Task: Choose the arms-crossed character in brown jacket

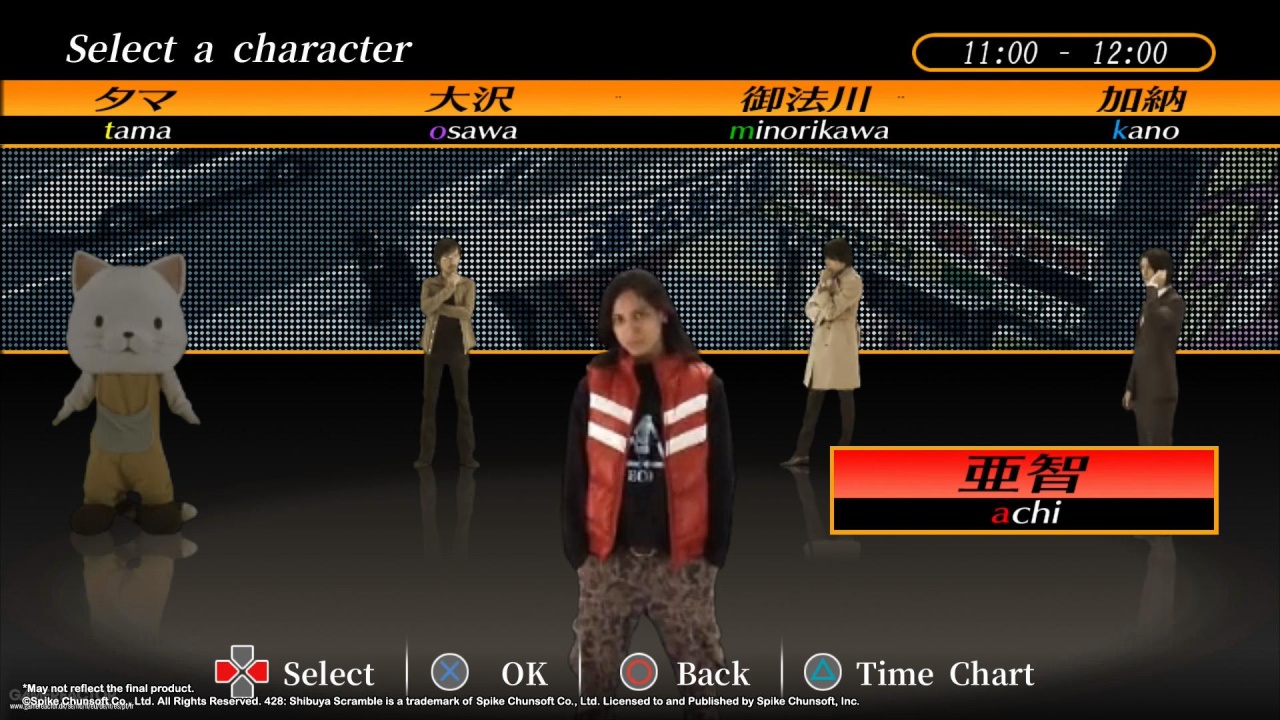Action: 446,350
